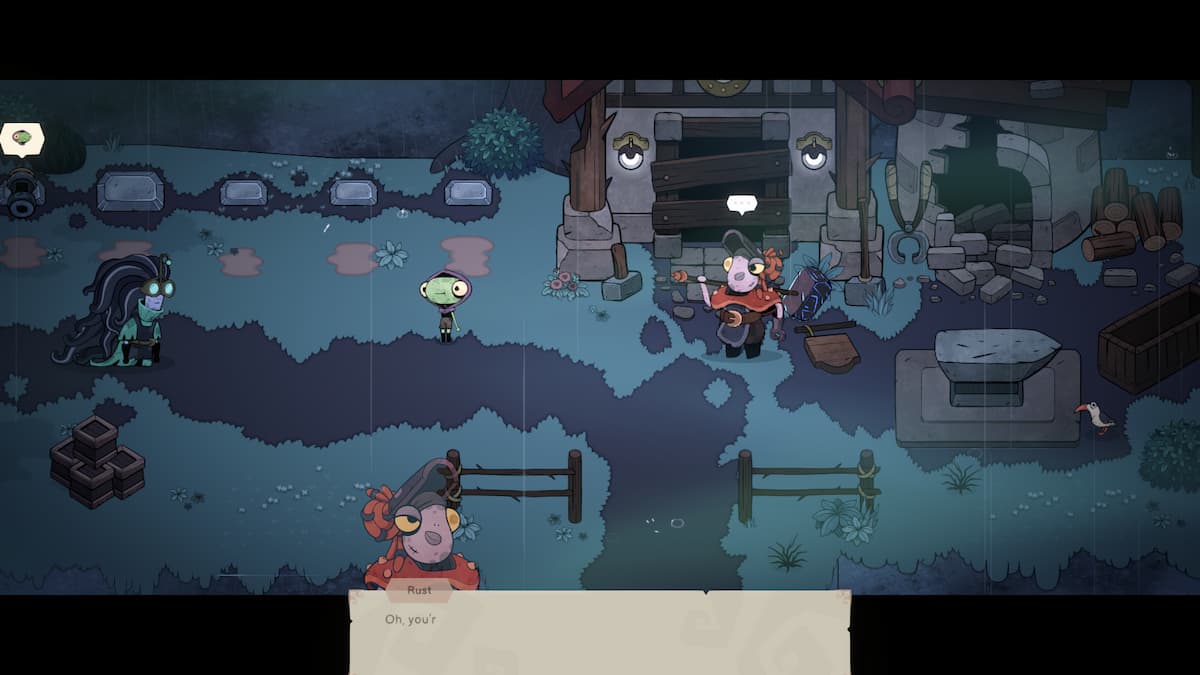Advance Rust's dialogue text box
The image size is (1200, 675).
[x=599, y=632]
